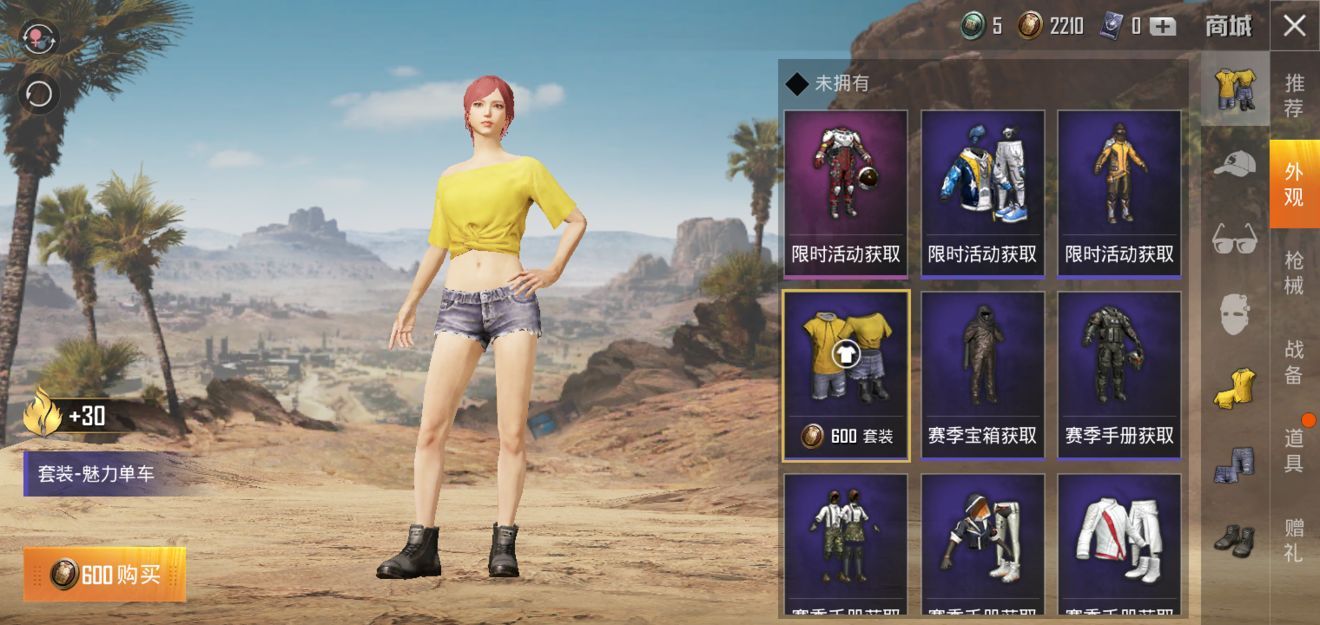Choose the blue and white jacket set

pyautogui.click(x=982, y=193)
